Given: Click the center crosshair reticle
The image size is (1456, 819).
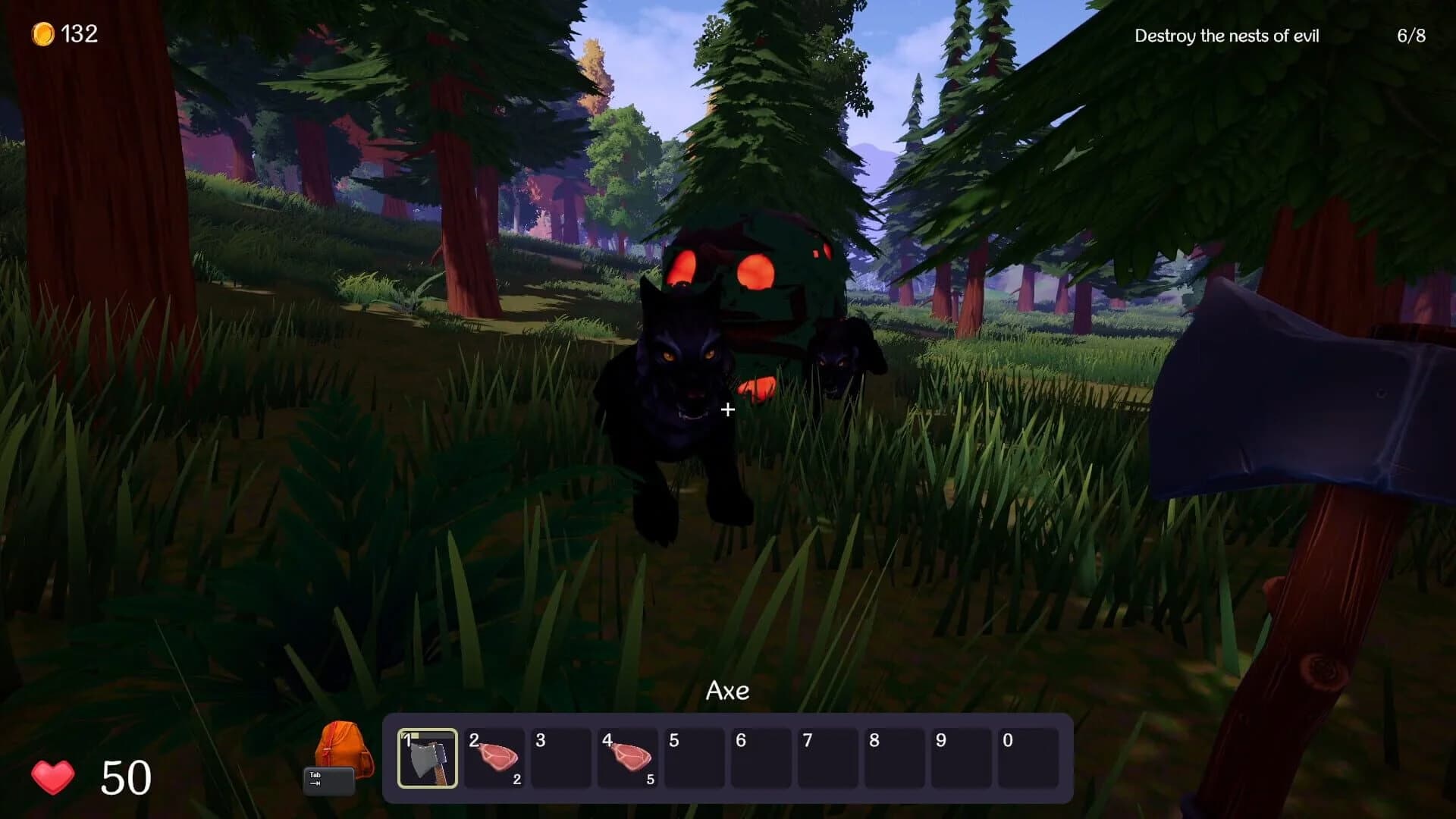Looking at the screenshot, I should [728, 409].
